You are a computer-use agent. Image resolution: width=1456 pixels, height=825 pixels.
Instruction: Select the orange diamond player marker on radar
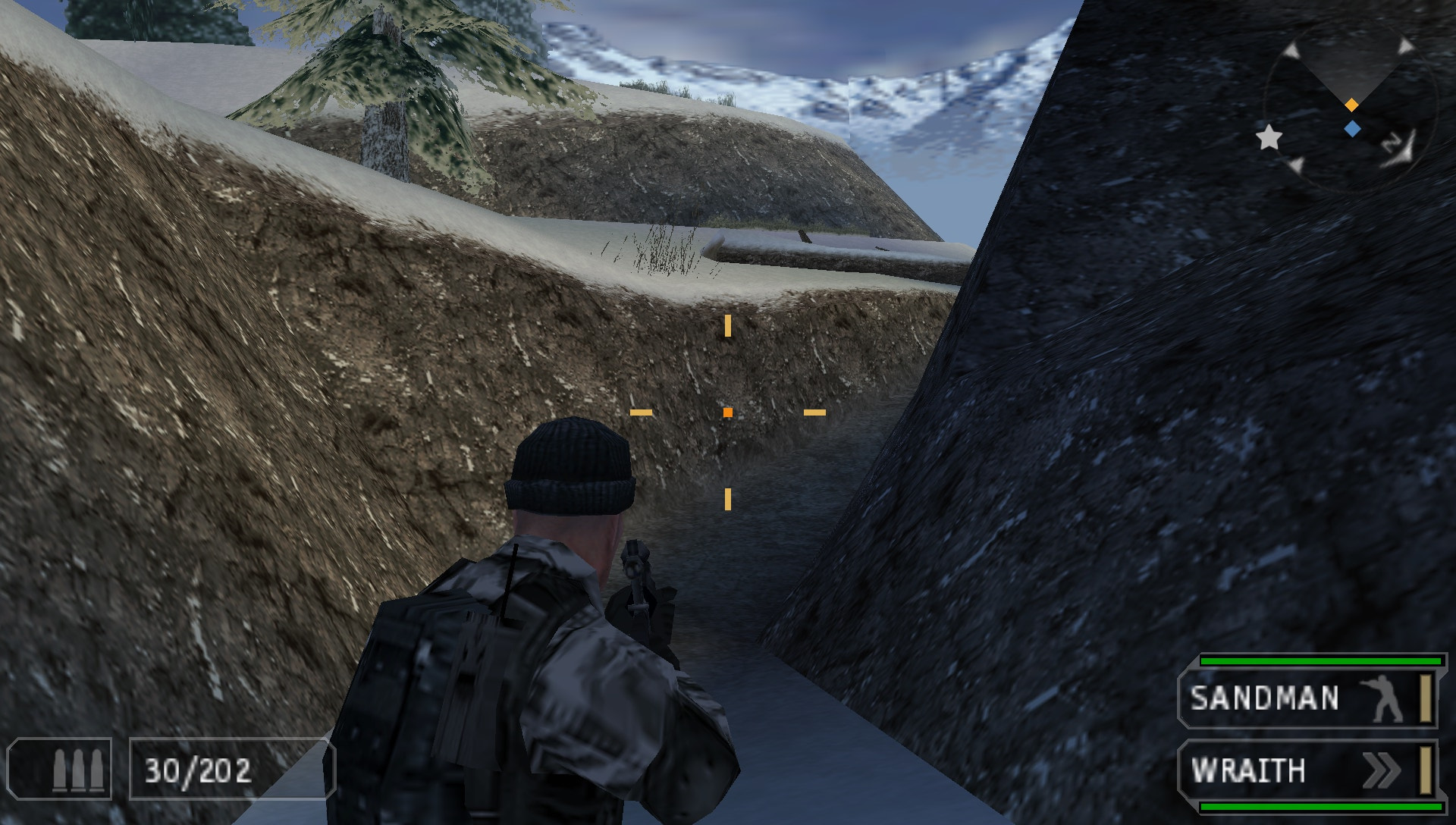click(x=1351, y=104)
